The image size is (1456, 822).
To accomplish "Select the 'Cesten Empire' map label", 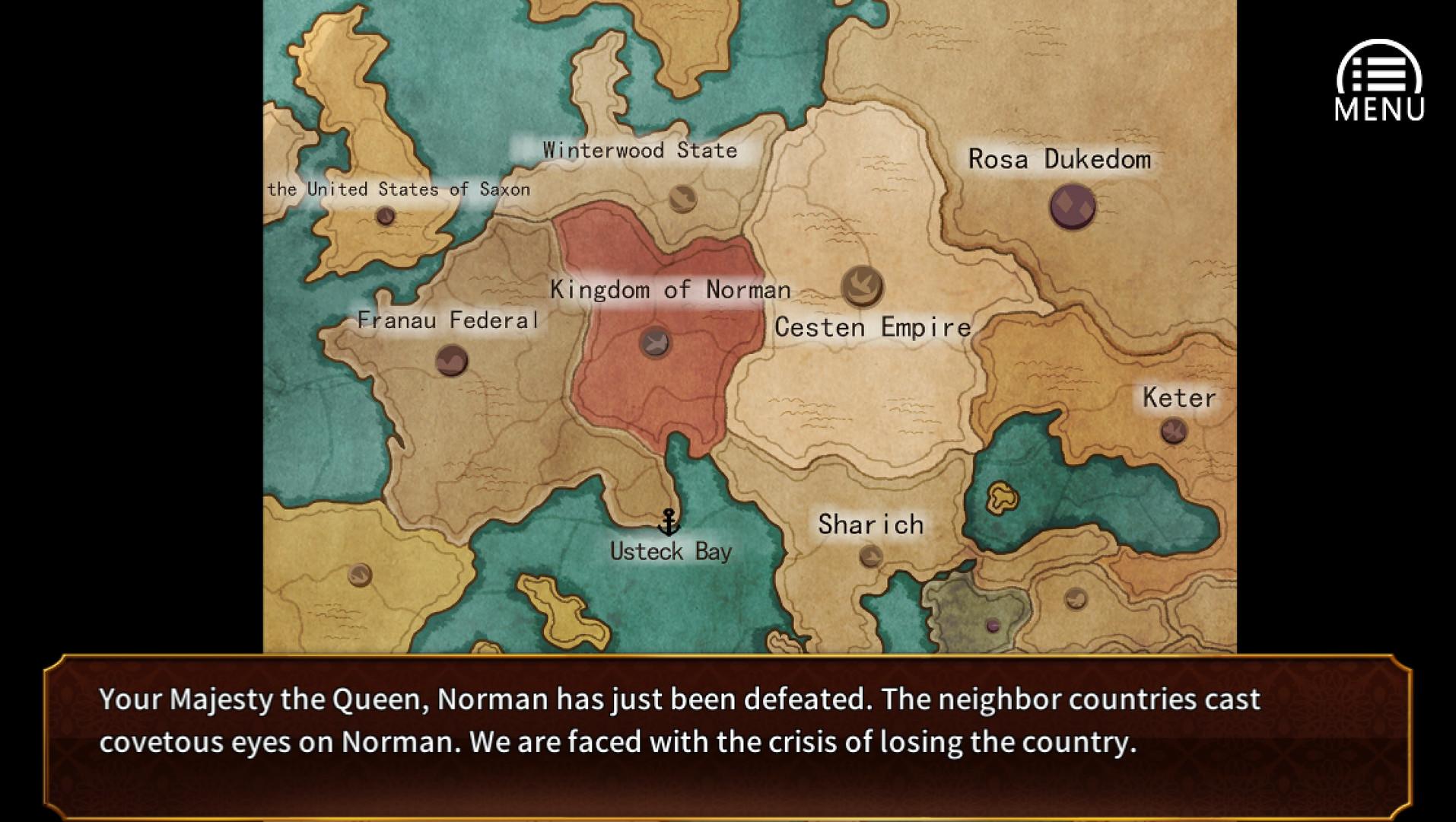I will [873, 327].
